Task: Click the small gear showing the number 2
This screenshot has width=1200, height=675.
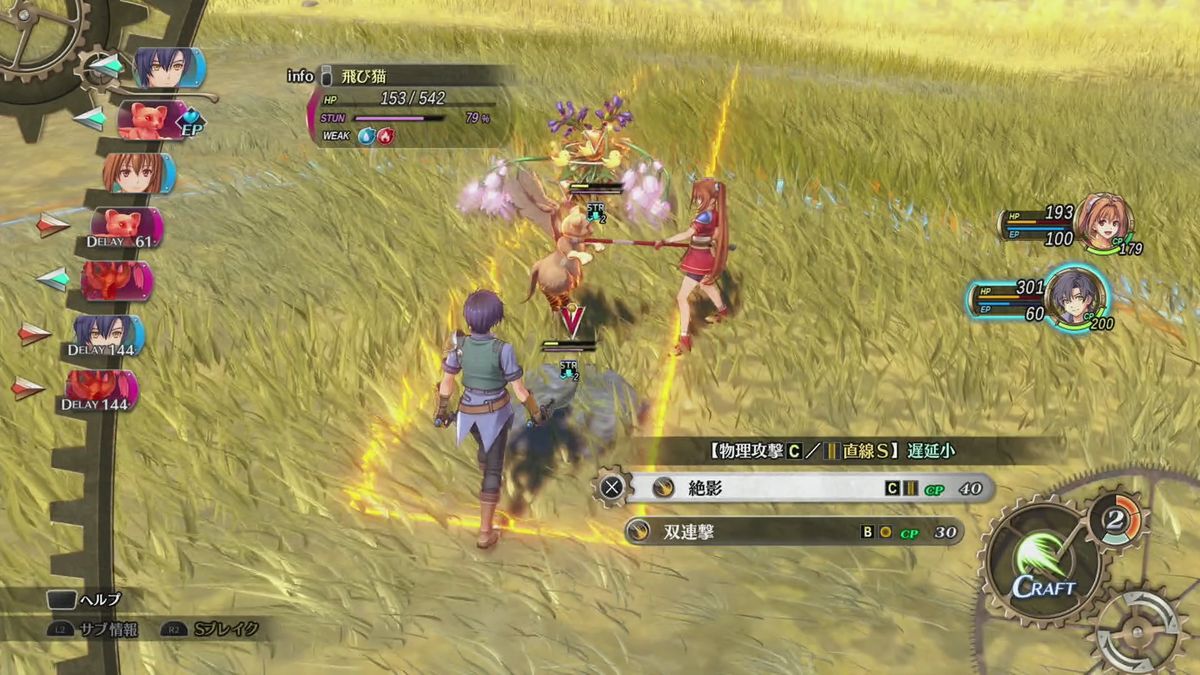Action: 1116,519
